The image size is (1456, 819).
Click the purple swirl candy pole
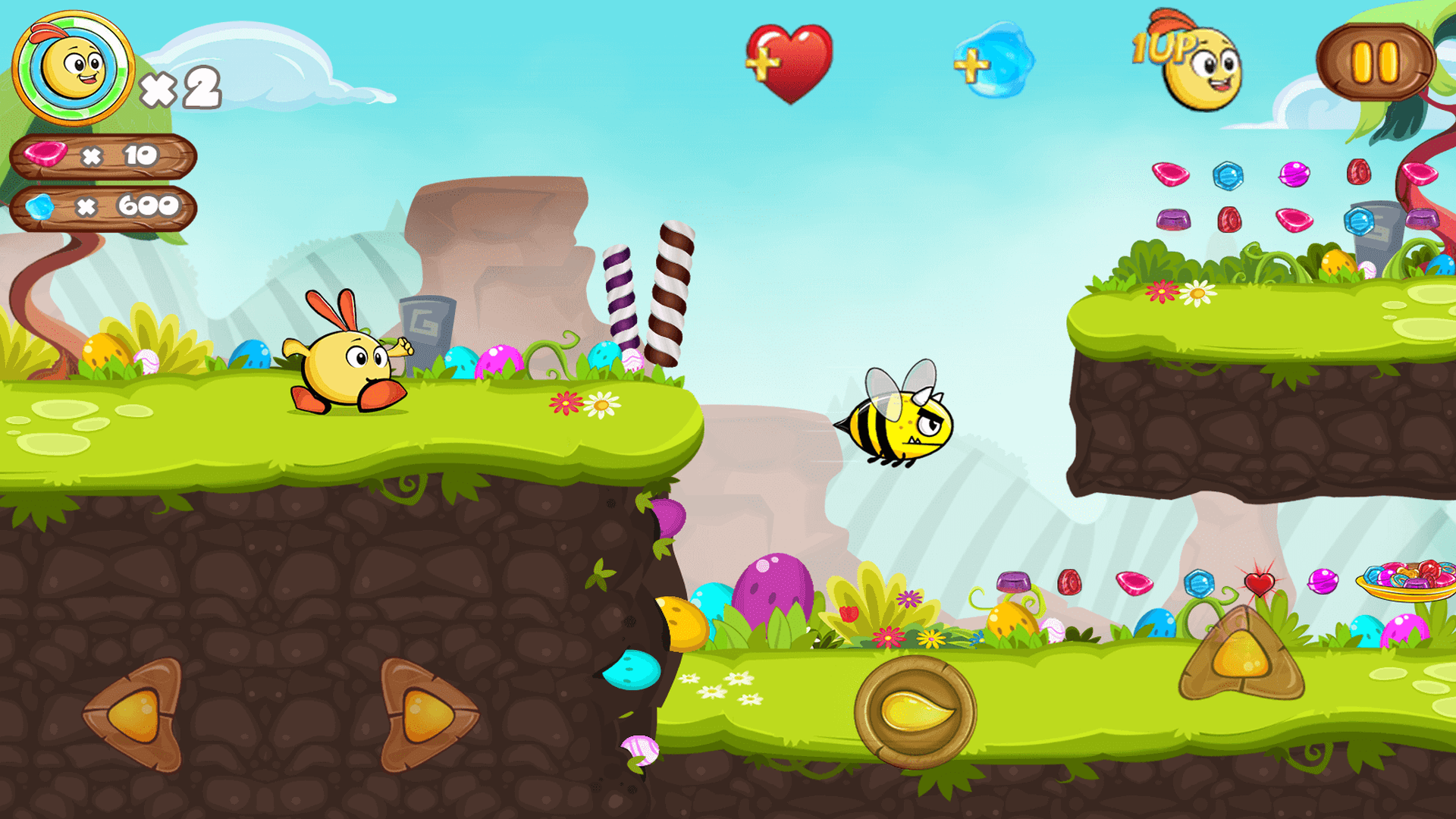click(620, 300)
